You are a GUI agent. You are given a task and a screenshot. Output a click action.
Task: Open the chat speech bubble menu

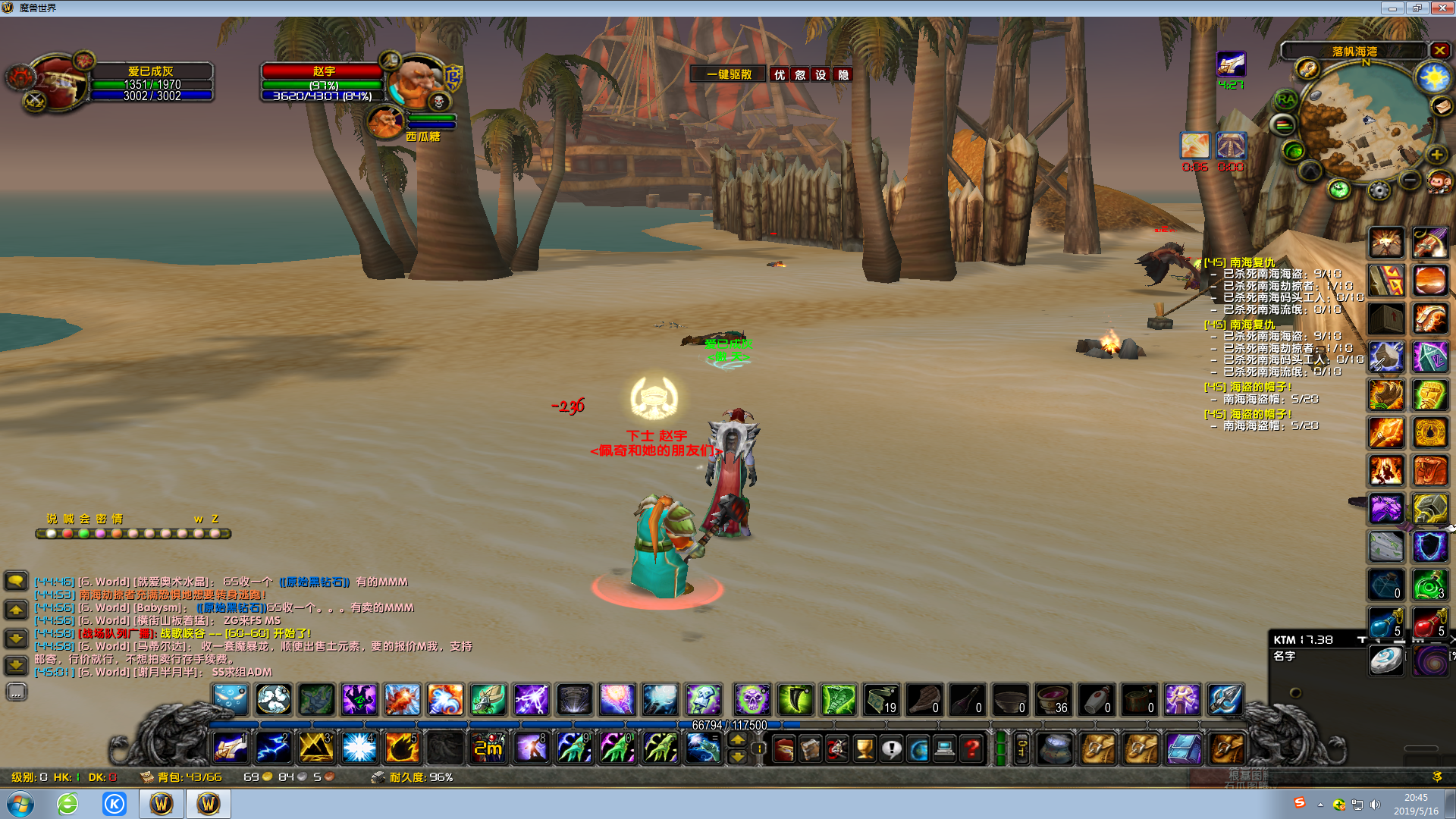[x=16, y=581]
